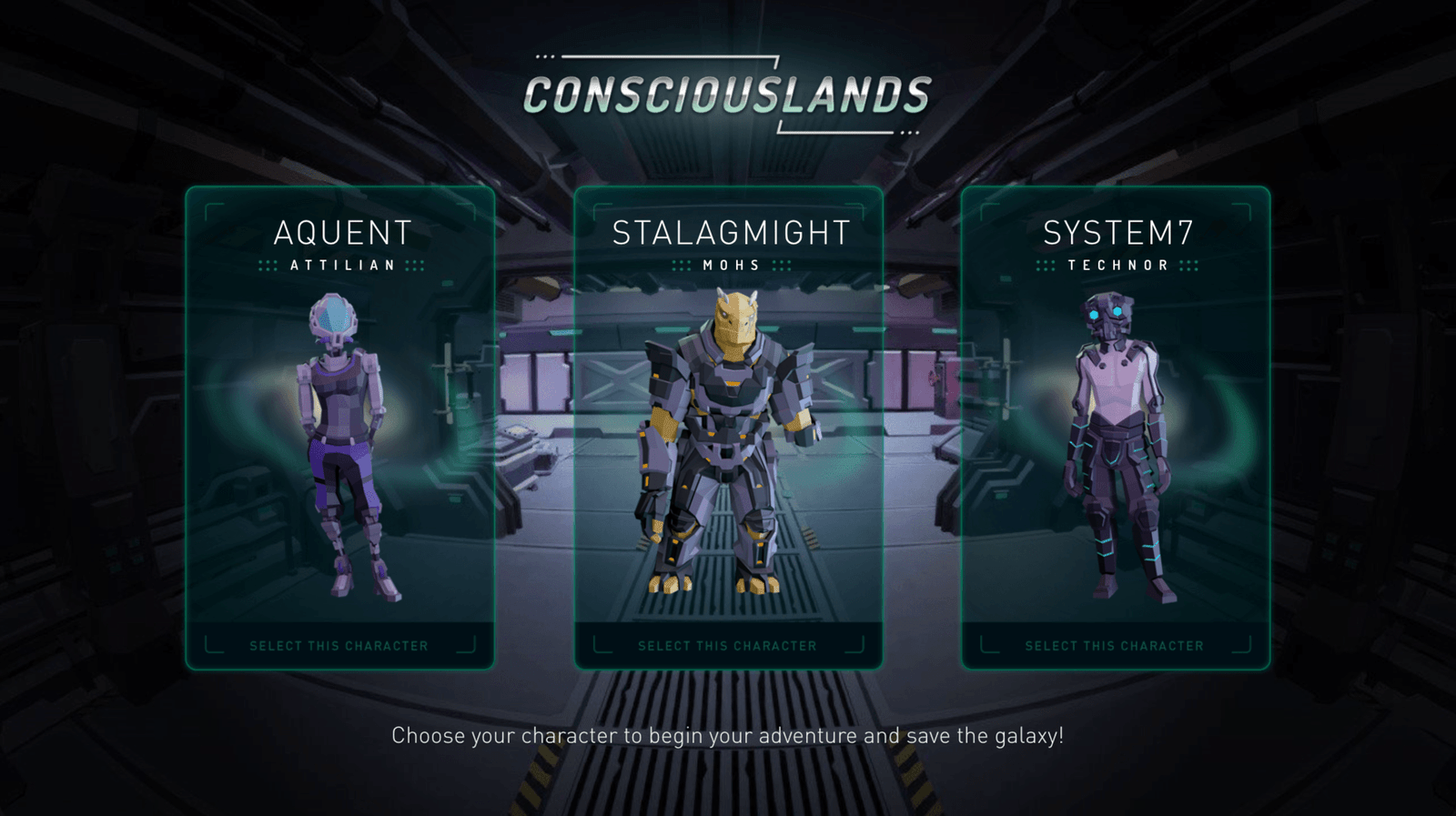Click the MOHS race label
This screenshot has height=816, width=1456.
[x=729, y=266]
